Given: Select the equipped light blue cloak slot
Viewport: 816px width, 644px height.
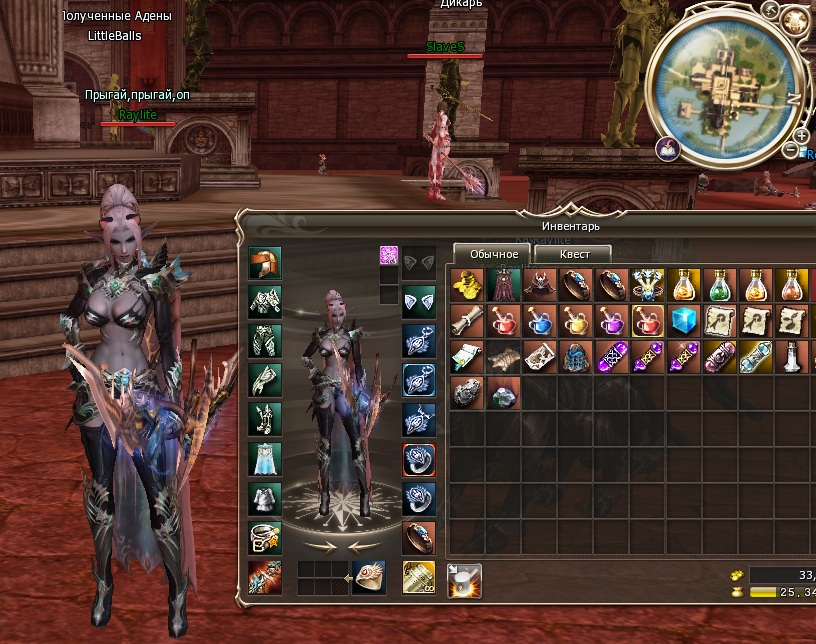Looking at the screenshot, I should click(265, 459).
